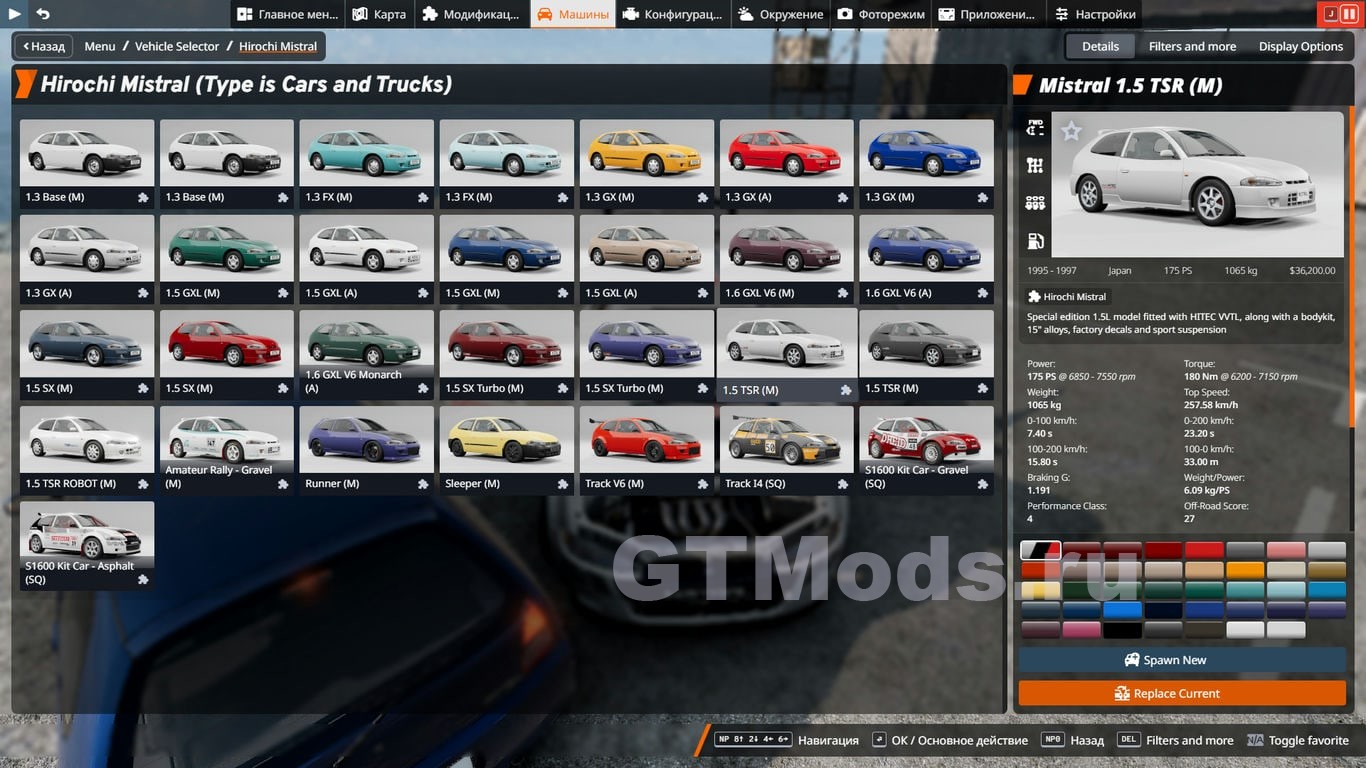Click Replace Current button
This screenshot has height=768, width=1366.
coord(1182,693)
